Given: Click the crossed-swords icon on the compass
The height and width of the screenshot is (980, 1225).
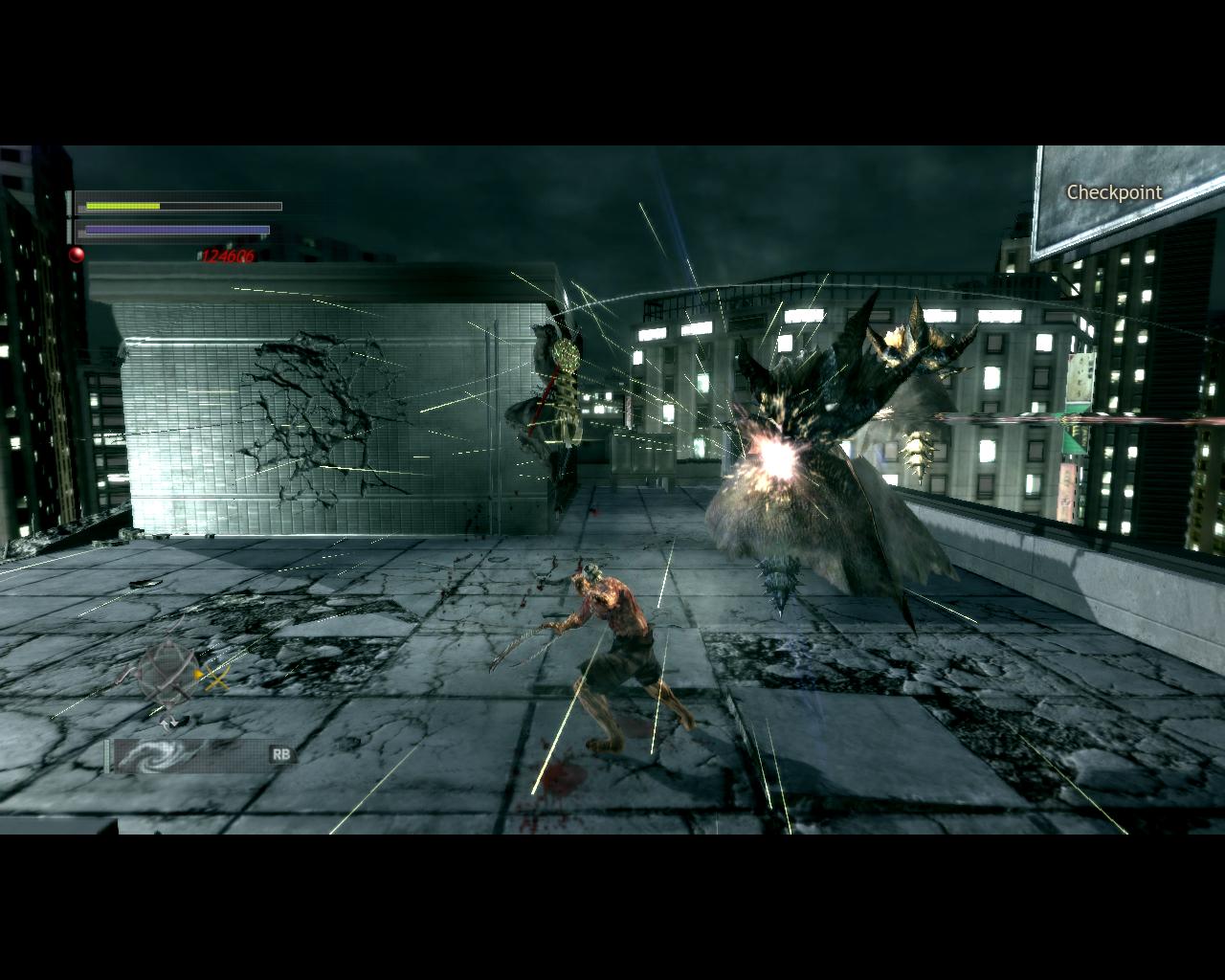Looking at the screenshot, I should (x=217, y=679).
